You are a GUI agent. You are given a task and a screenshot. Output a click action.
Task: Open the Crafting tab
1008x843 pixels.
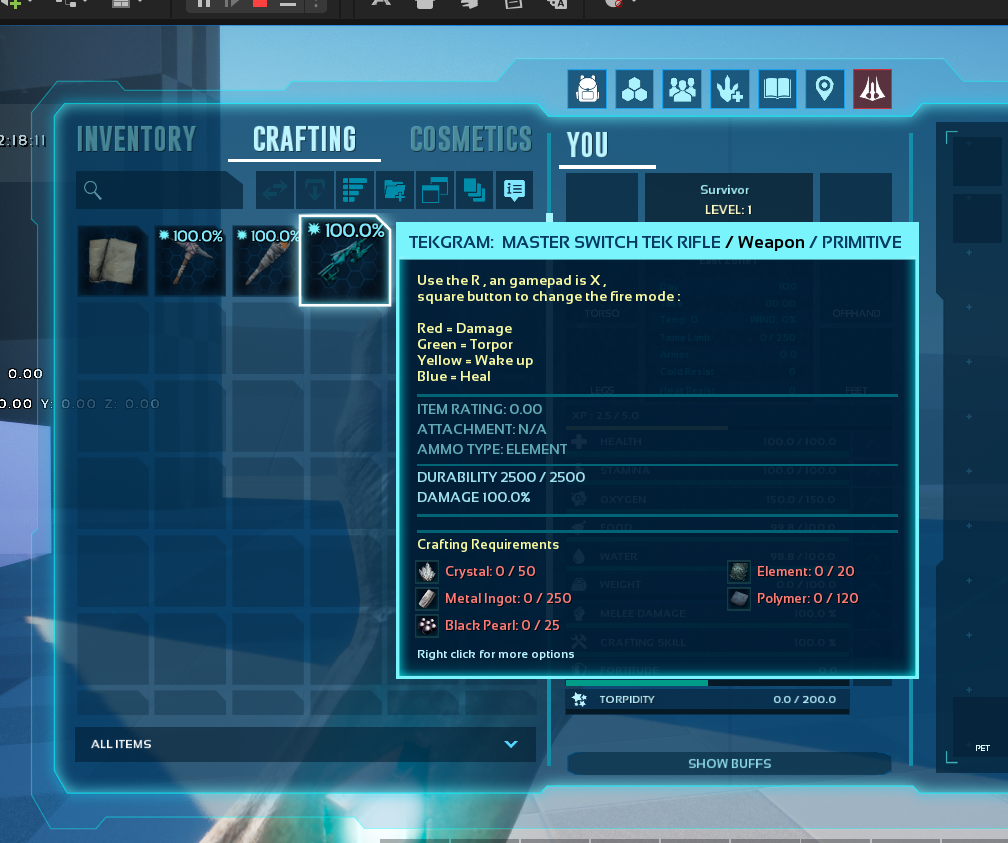pyautogui.click(x=304, y=139)
